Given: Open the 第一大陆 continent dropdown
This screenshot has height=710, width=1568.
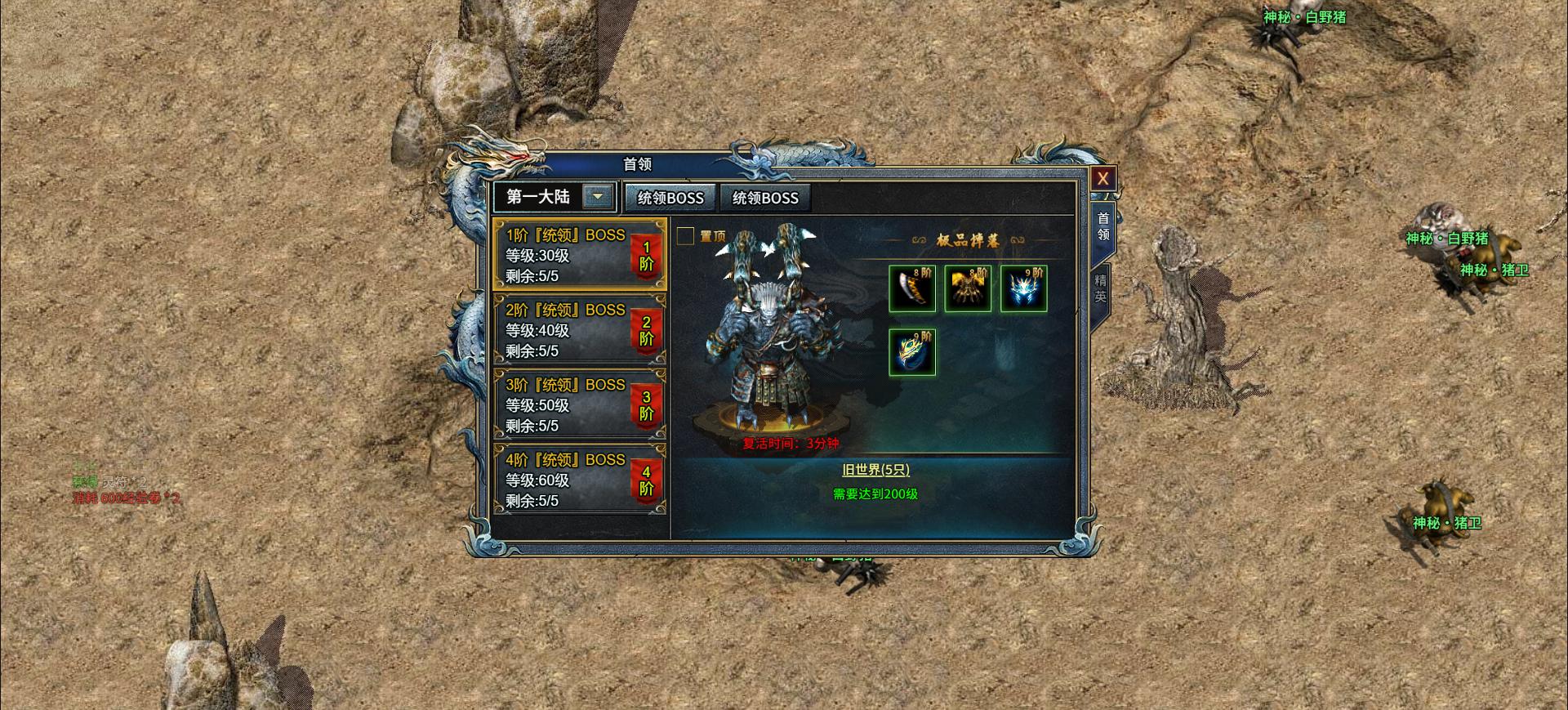Looking at the screenshot, I should pyautogui.click(x=598, y=197).
